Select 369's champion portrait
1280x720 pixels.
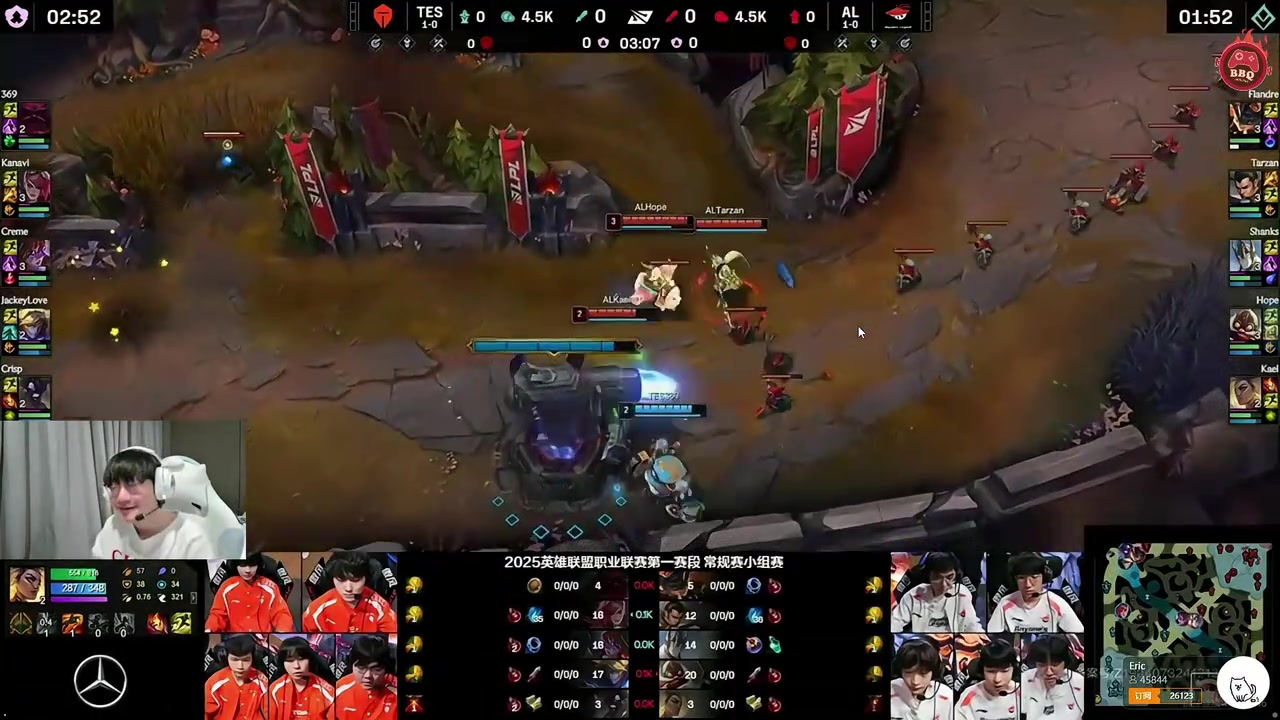point(36,117)
